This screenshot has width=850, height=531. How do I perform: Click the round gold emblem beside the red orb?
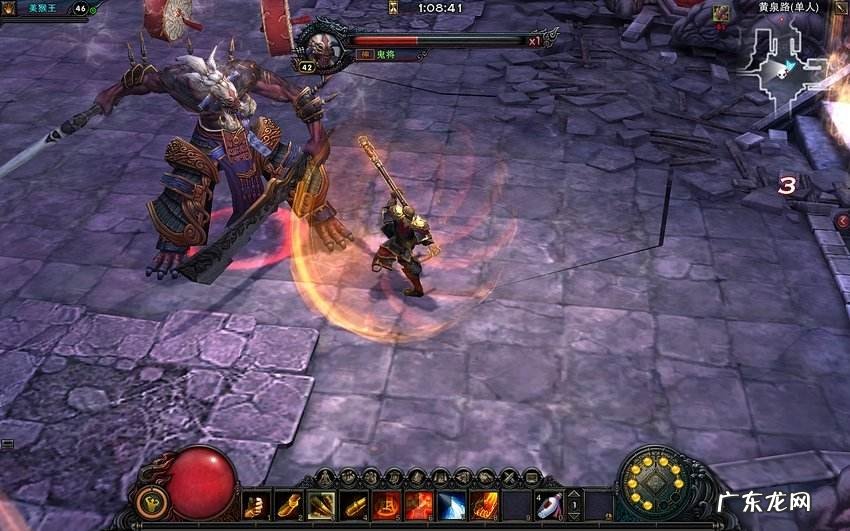coord(151,500)
